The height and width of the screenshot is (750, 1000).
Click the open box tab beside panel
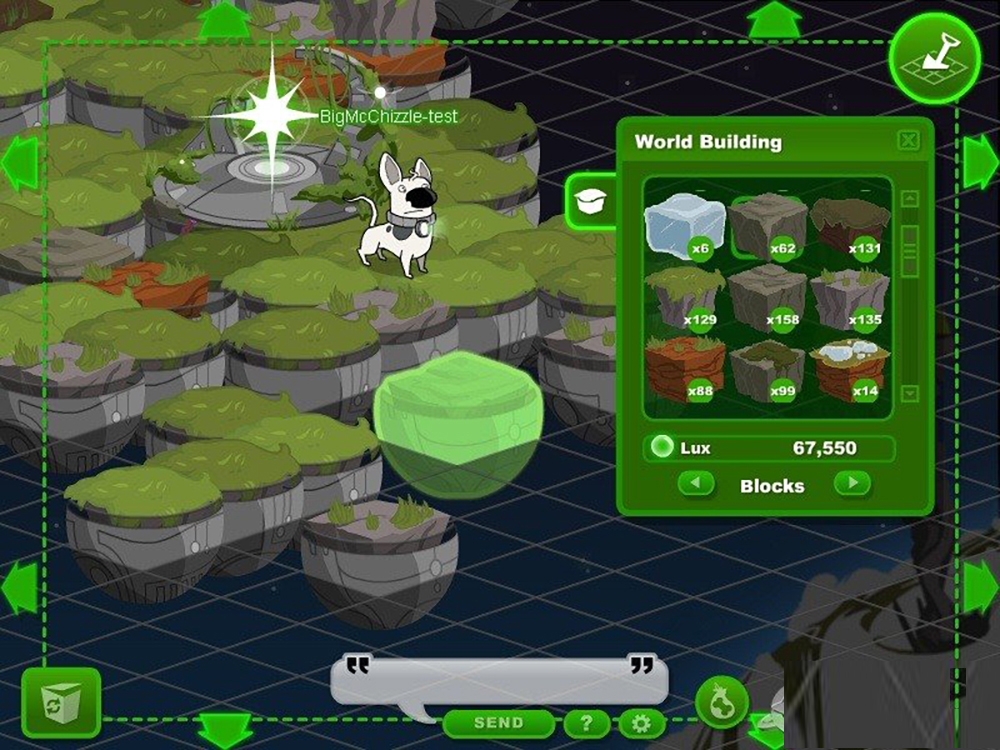click(590, 201)
